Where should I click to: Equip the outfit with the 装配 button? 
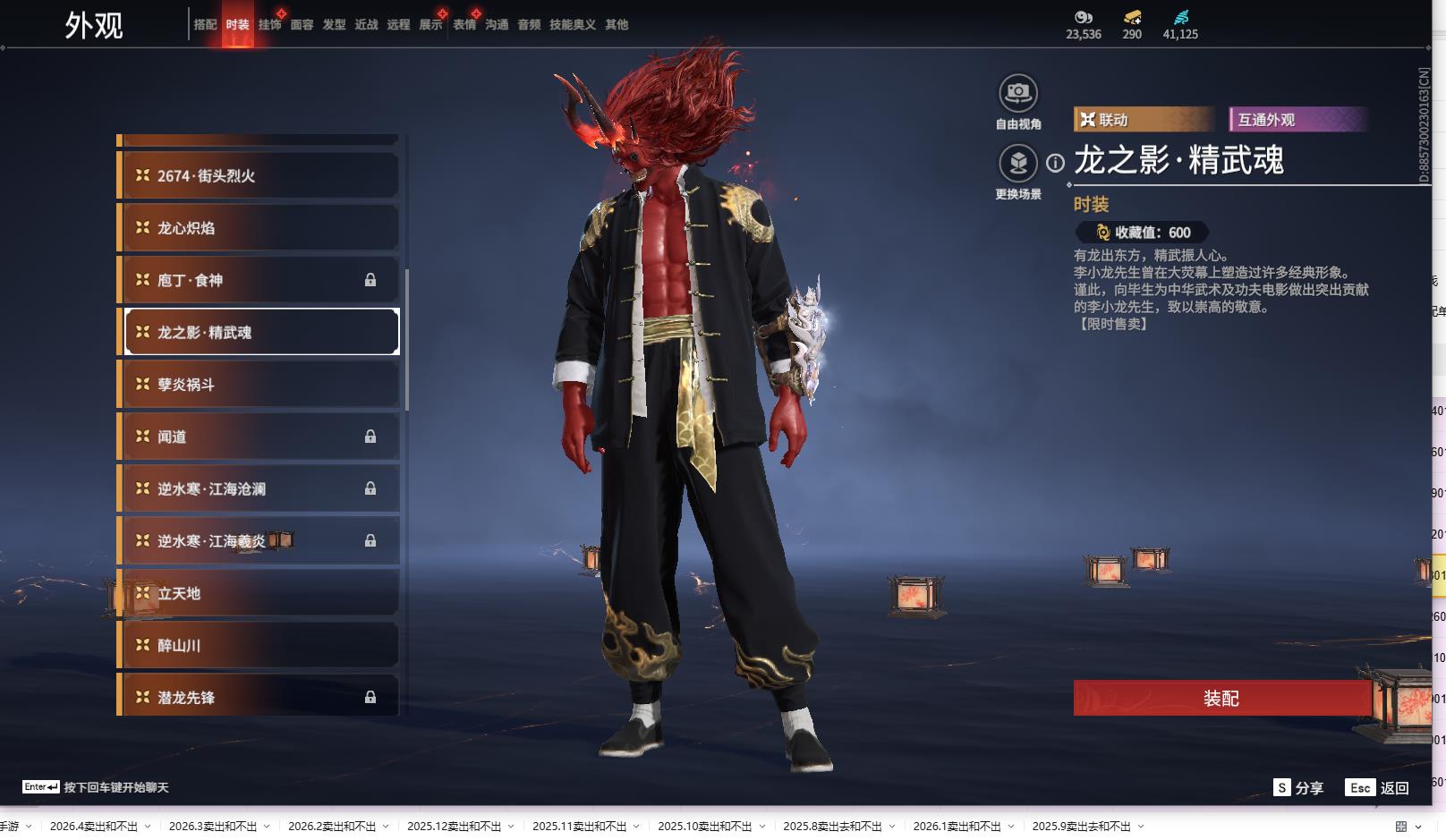point(1221,698)
